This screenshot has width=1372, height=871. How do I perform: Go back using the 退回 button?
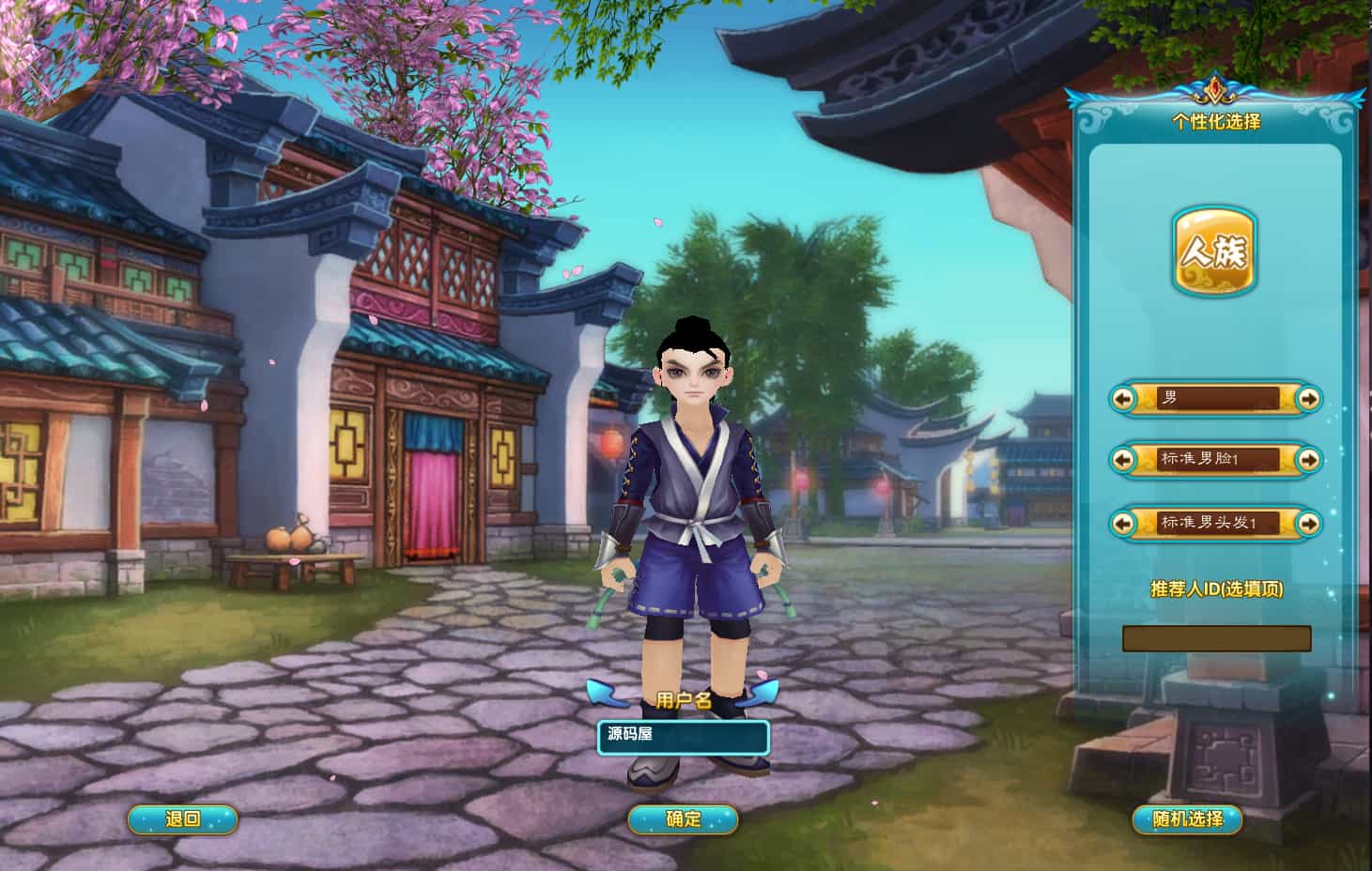180,818
